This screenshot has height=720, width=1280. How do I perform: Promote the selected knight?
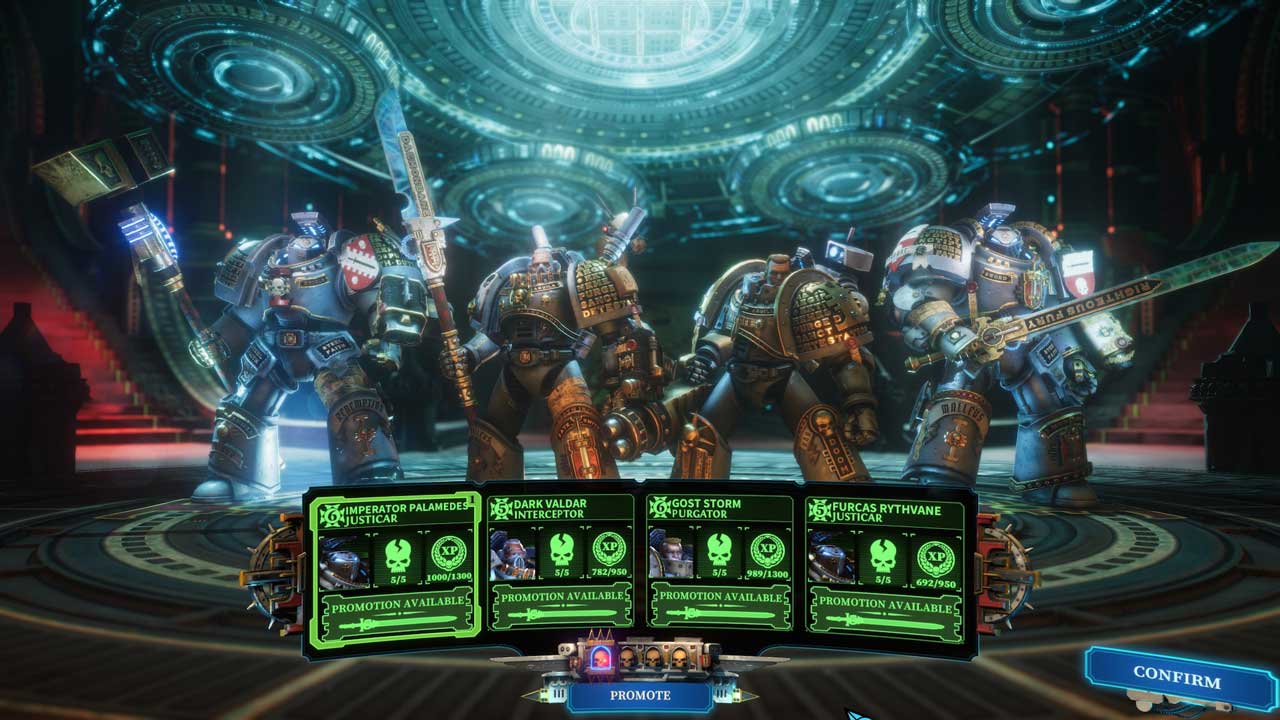639,694
